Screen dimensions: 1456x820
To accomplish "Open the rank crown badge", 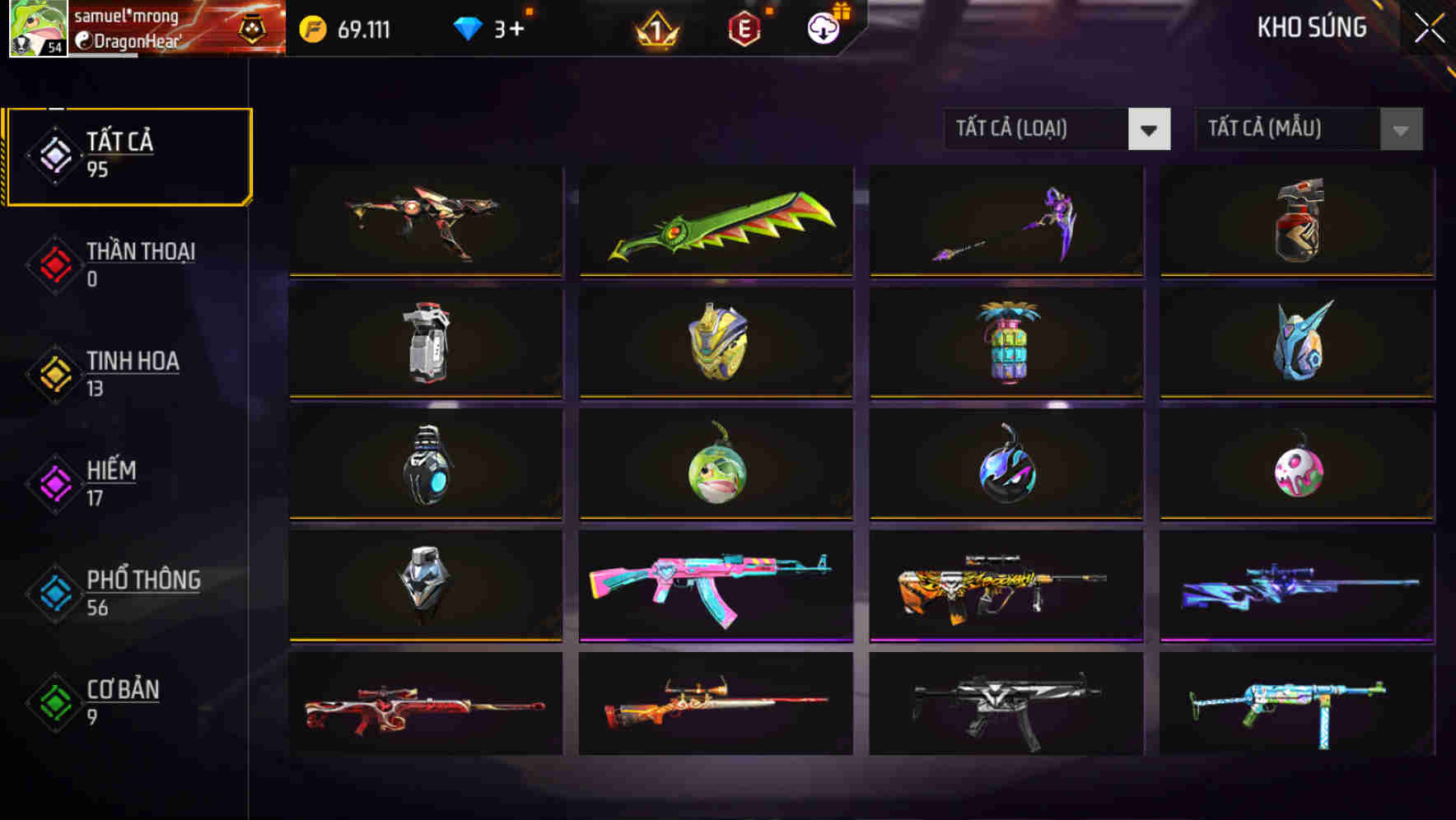I will [x=656, y=29].
